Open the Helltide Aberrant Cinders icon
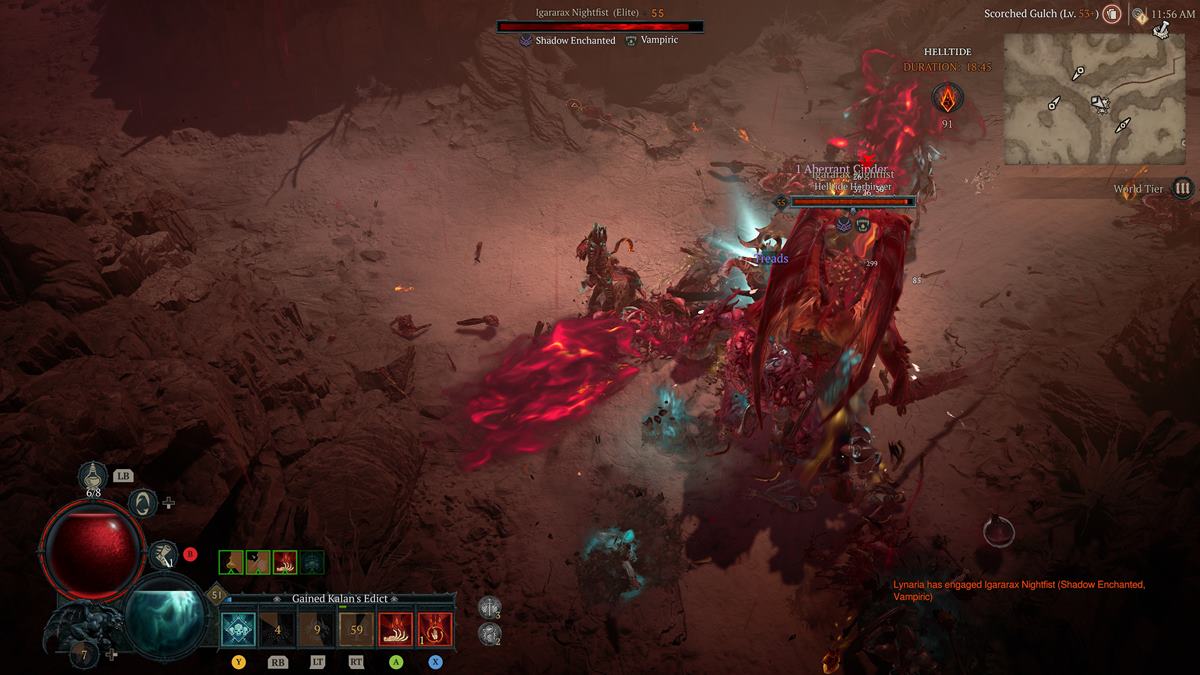Screen dimensions: 1200x675 click(946, 98)
